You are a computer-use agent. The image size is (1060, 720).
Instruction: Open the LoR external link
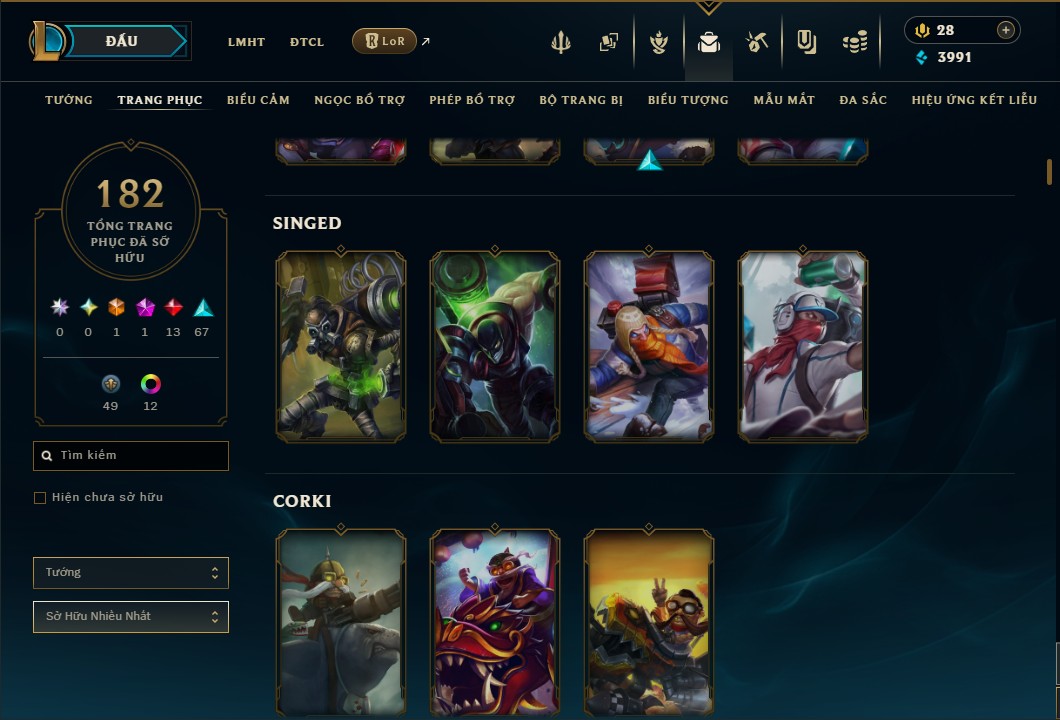point(385,41)
